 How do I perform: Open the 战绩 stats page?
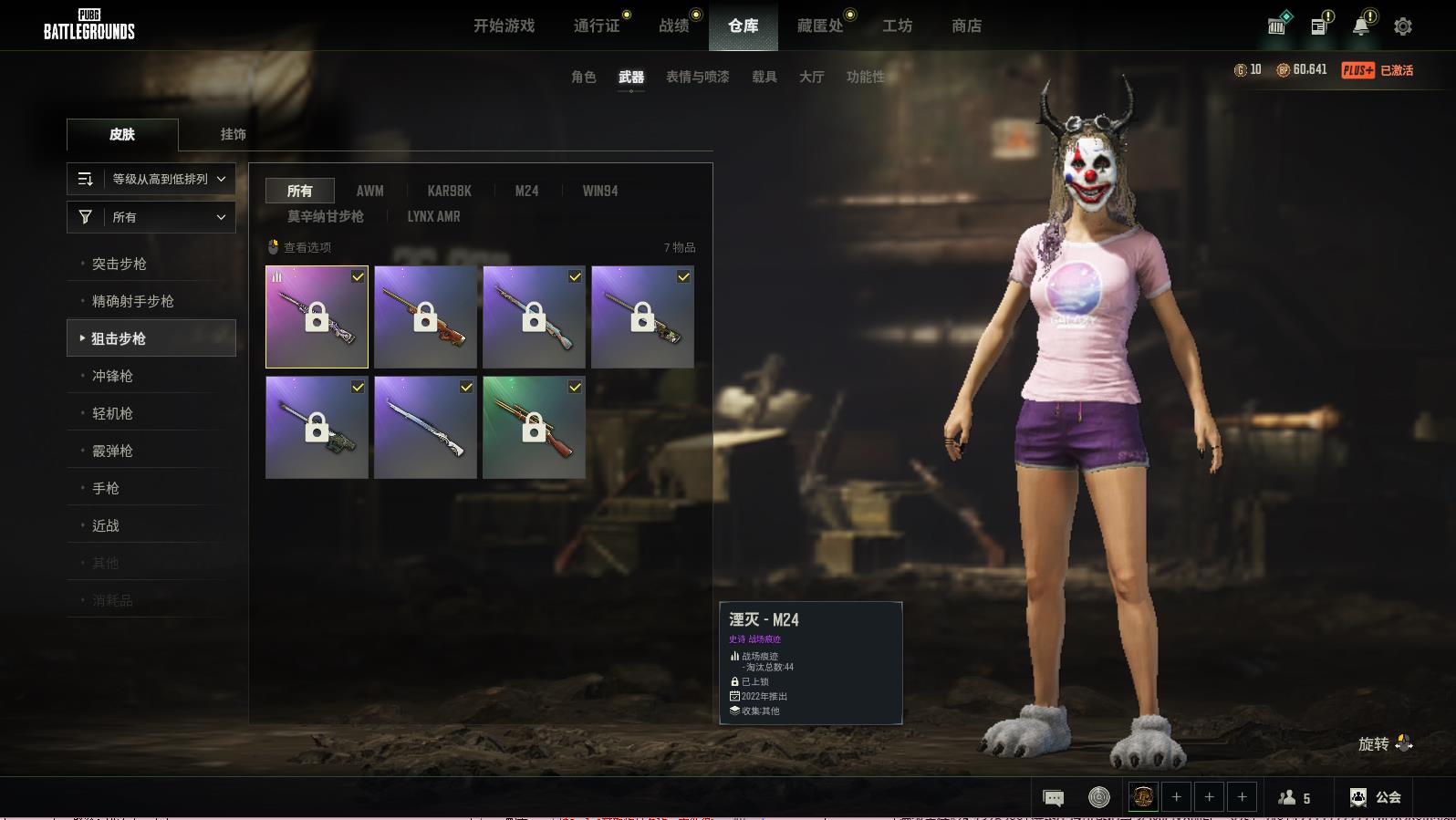point(674,26)
